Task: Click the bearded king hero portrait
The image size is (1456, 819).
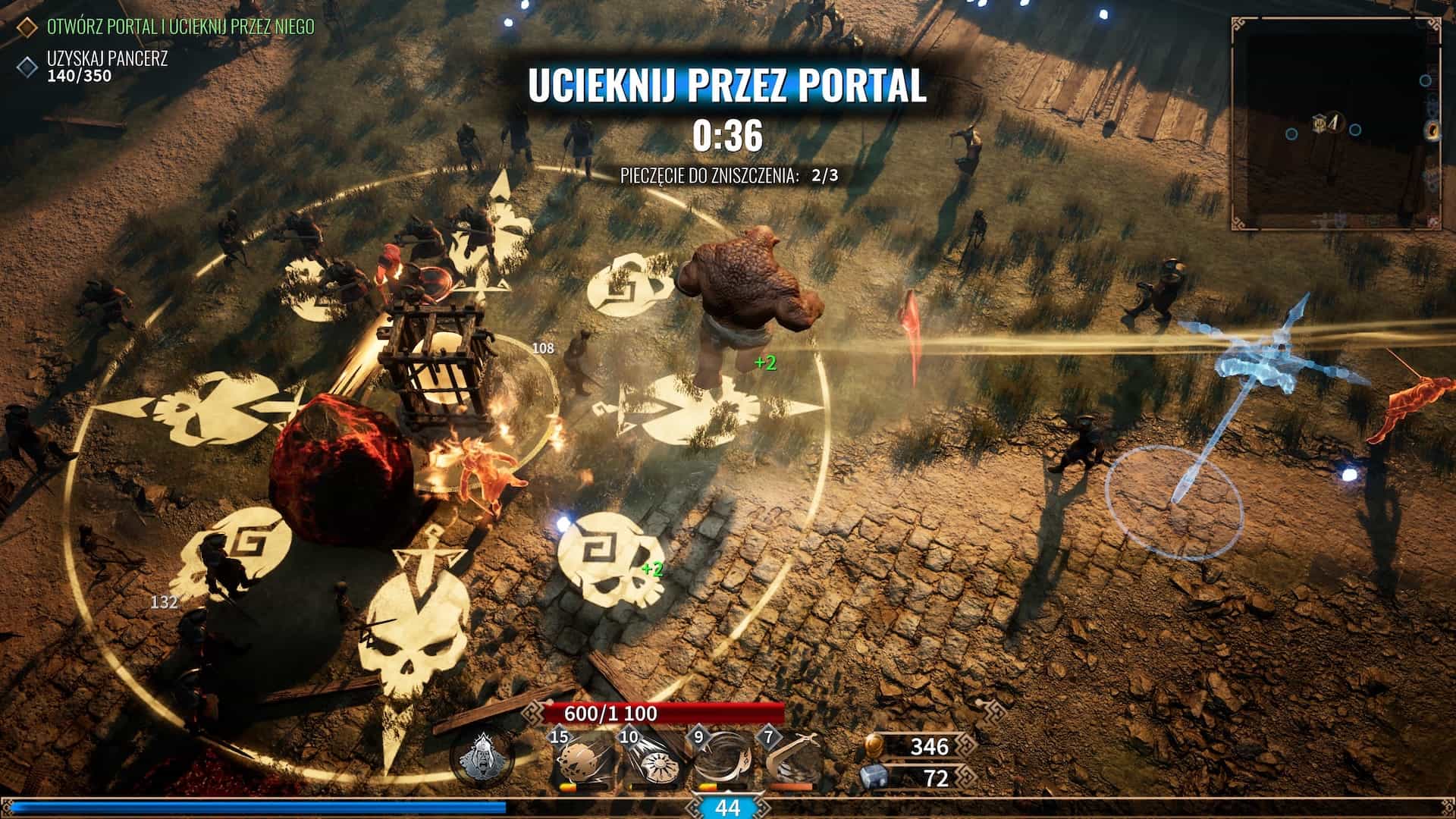Action: [482, 759]
